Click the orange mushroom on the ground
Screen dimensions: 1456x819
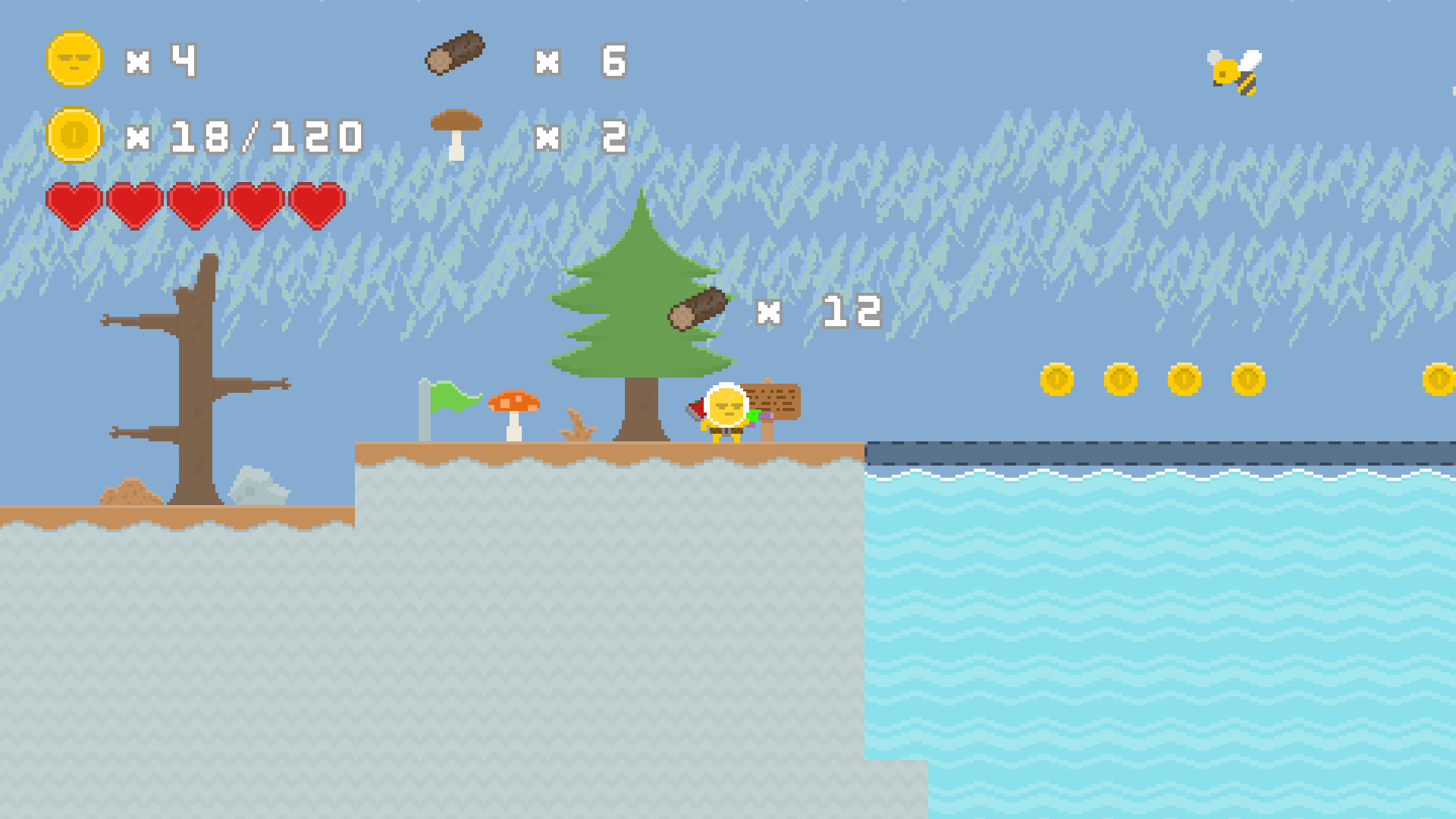(513, 409)
